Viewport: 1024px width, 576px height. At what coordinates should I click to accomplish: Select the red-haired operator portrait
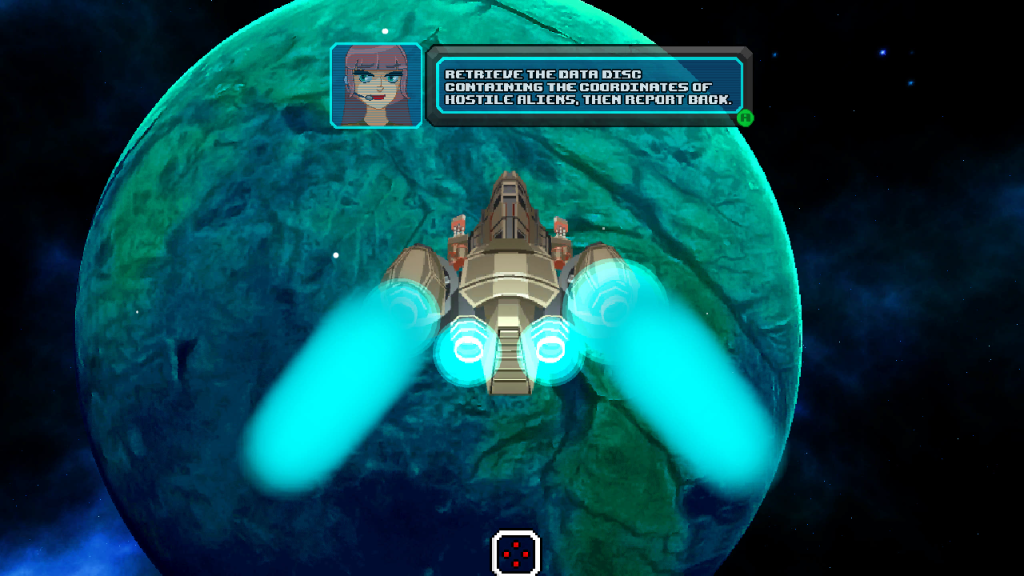[x=376, y=86]
